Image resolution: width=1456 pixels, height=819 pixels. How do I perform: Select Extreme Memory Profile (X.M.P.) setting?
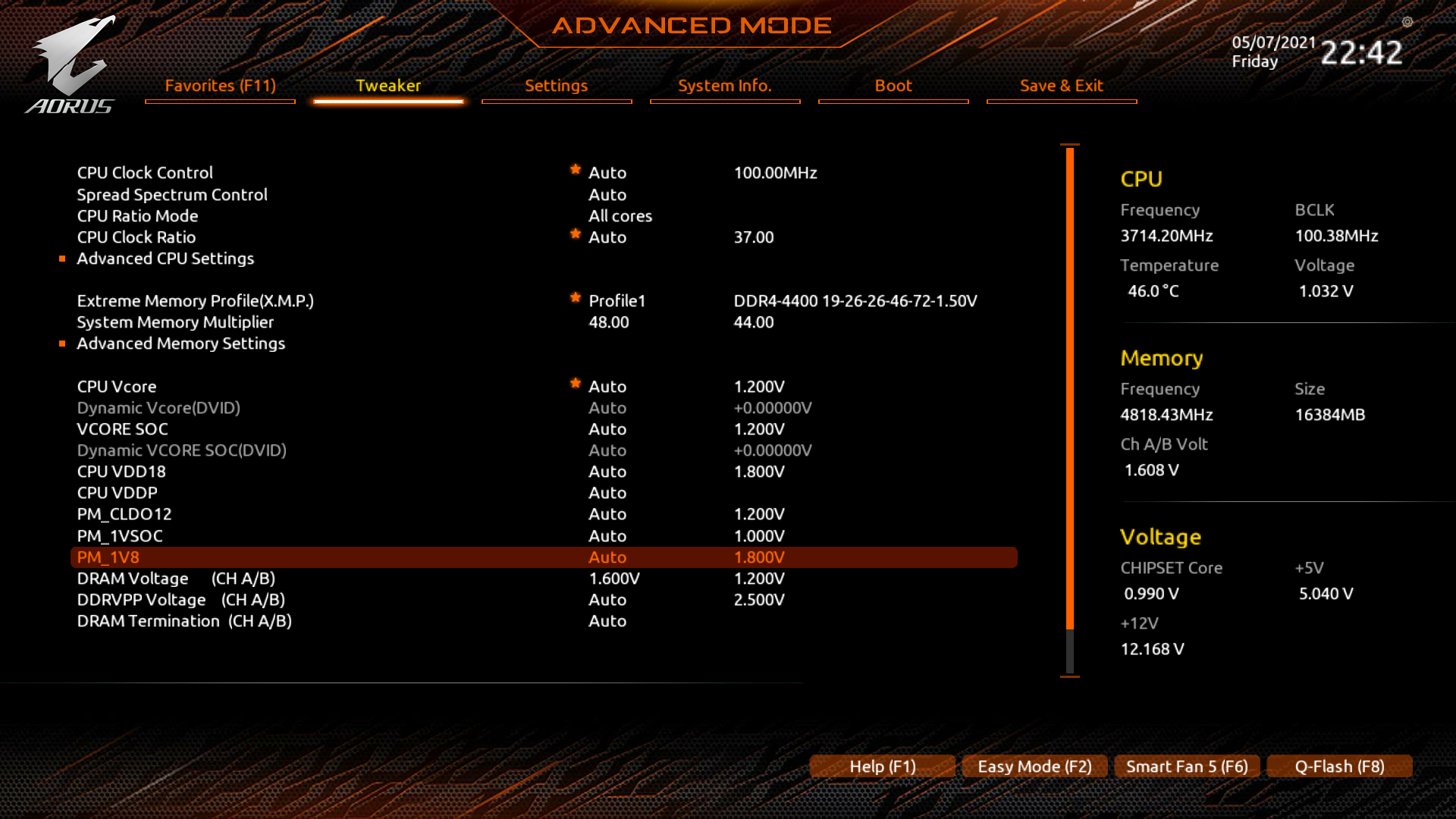click(x=195, y=301)
